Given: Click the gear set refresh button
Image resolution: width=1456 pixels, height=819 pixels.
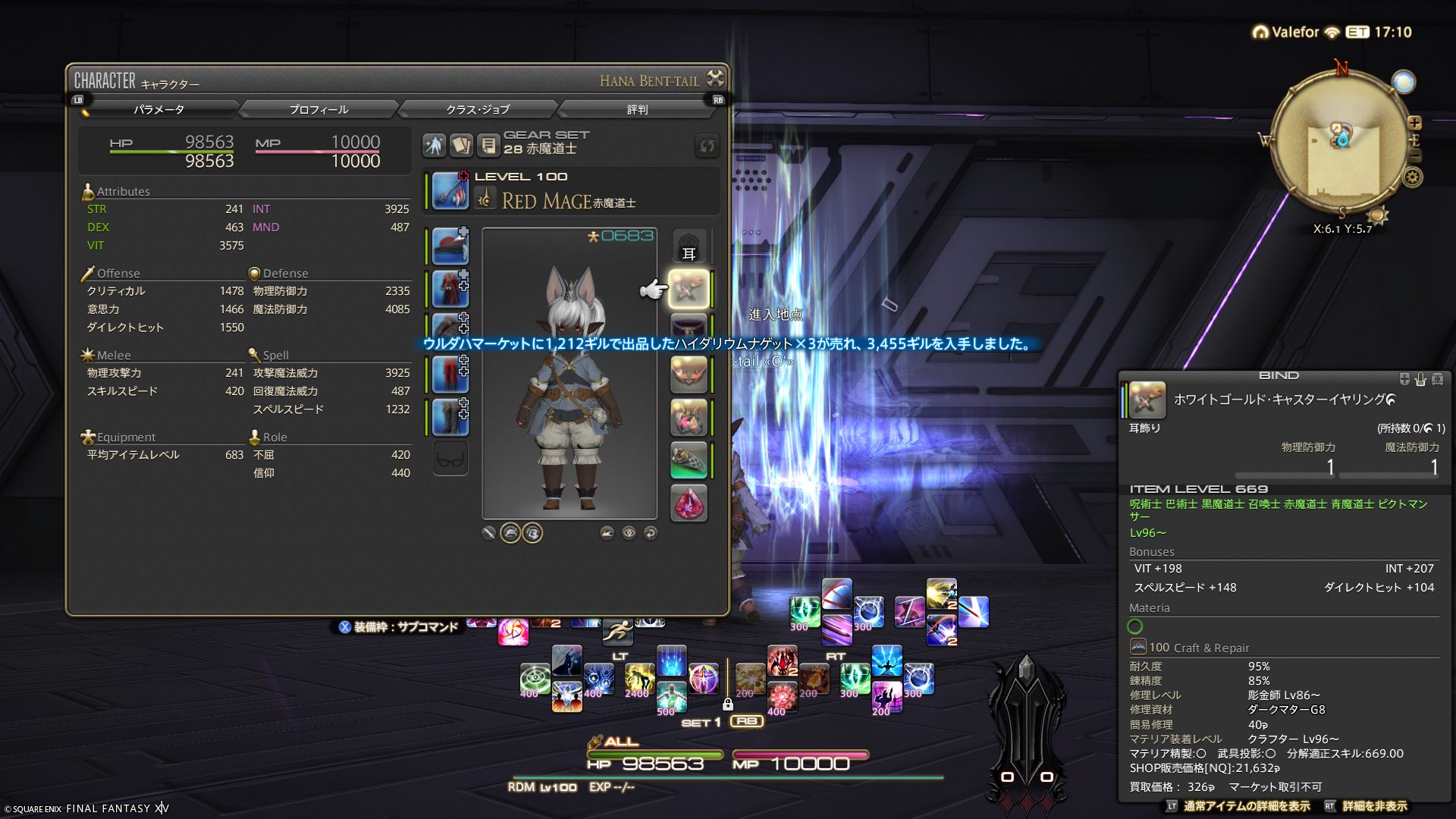Looking at the screenshot, I should [x=707, y=146].
